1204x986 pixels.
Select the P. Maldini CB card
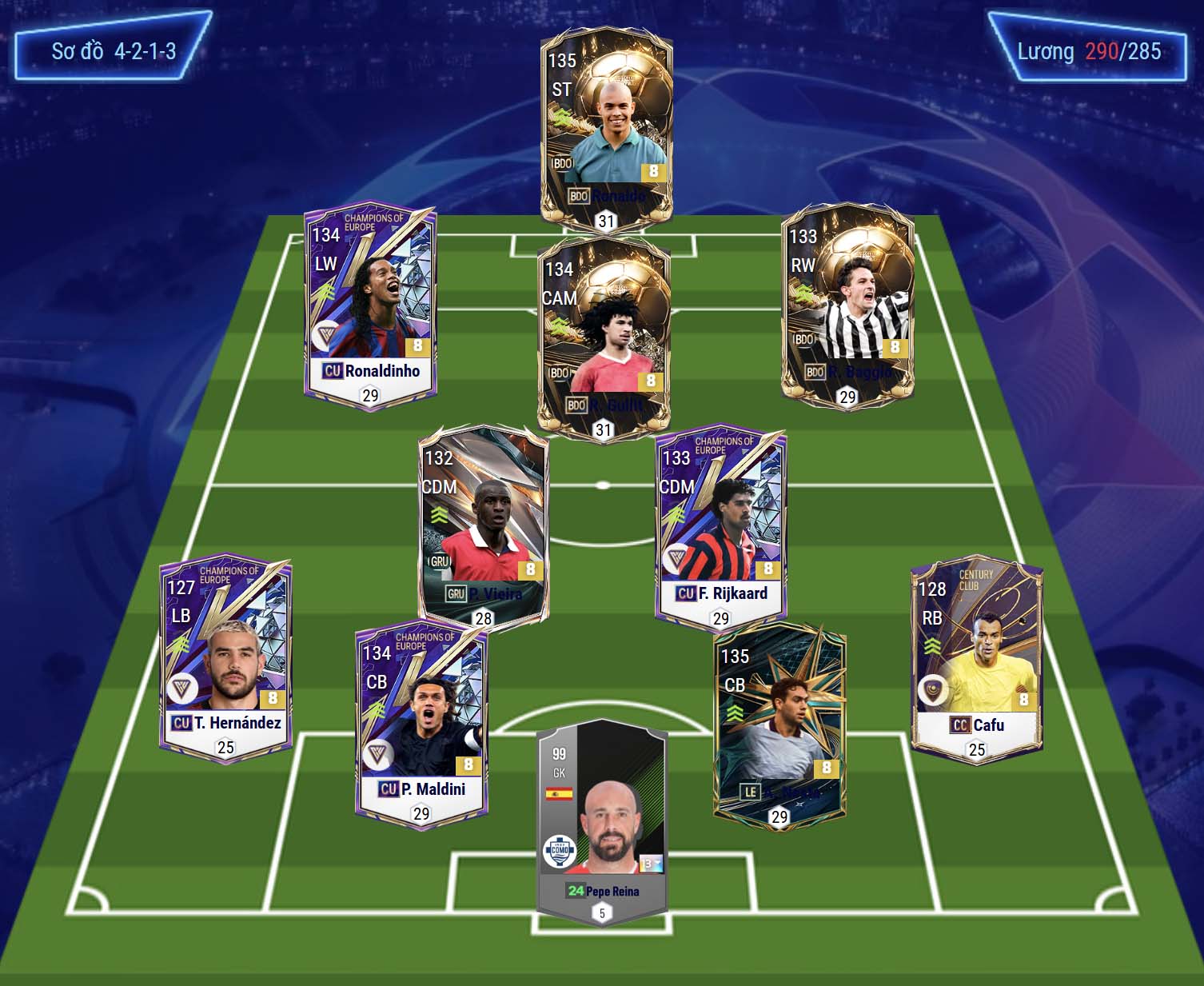pyautogui.click(x=421, y=724)
